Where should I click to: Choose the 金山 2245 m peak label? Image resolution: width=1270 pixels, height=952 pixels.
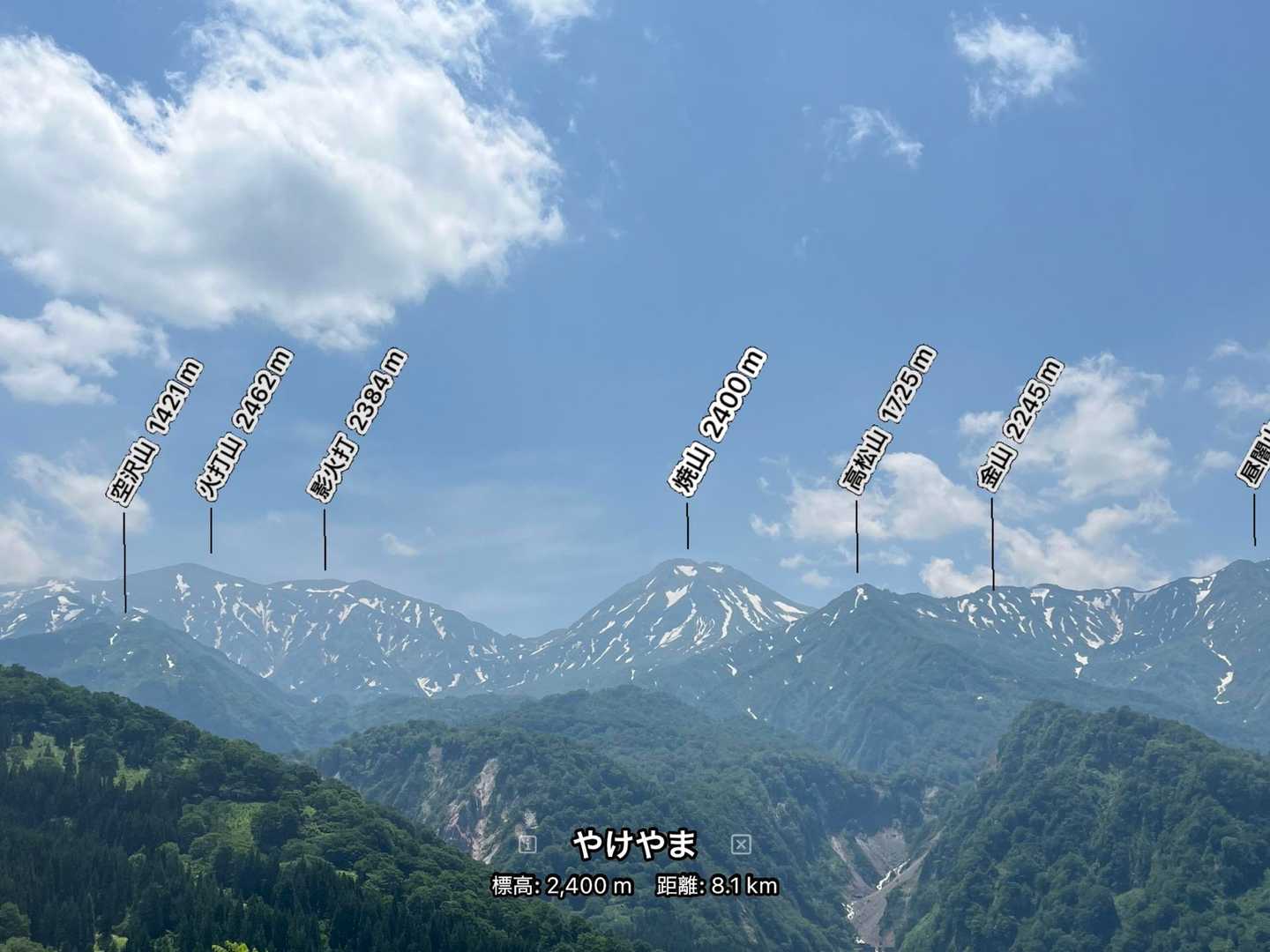(x=1020, y=423)
